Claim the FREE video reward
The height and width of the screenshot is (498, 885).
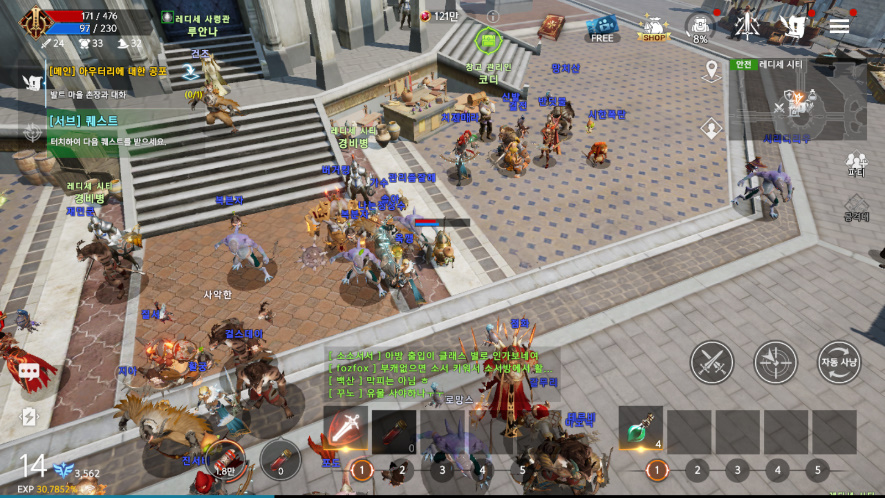(x=602, y=27)
